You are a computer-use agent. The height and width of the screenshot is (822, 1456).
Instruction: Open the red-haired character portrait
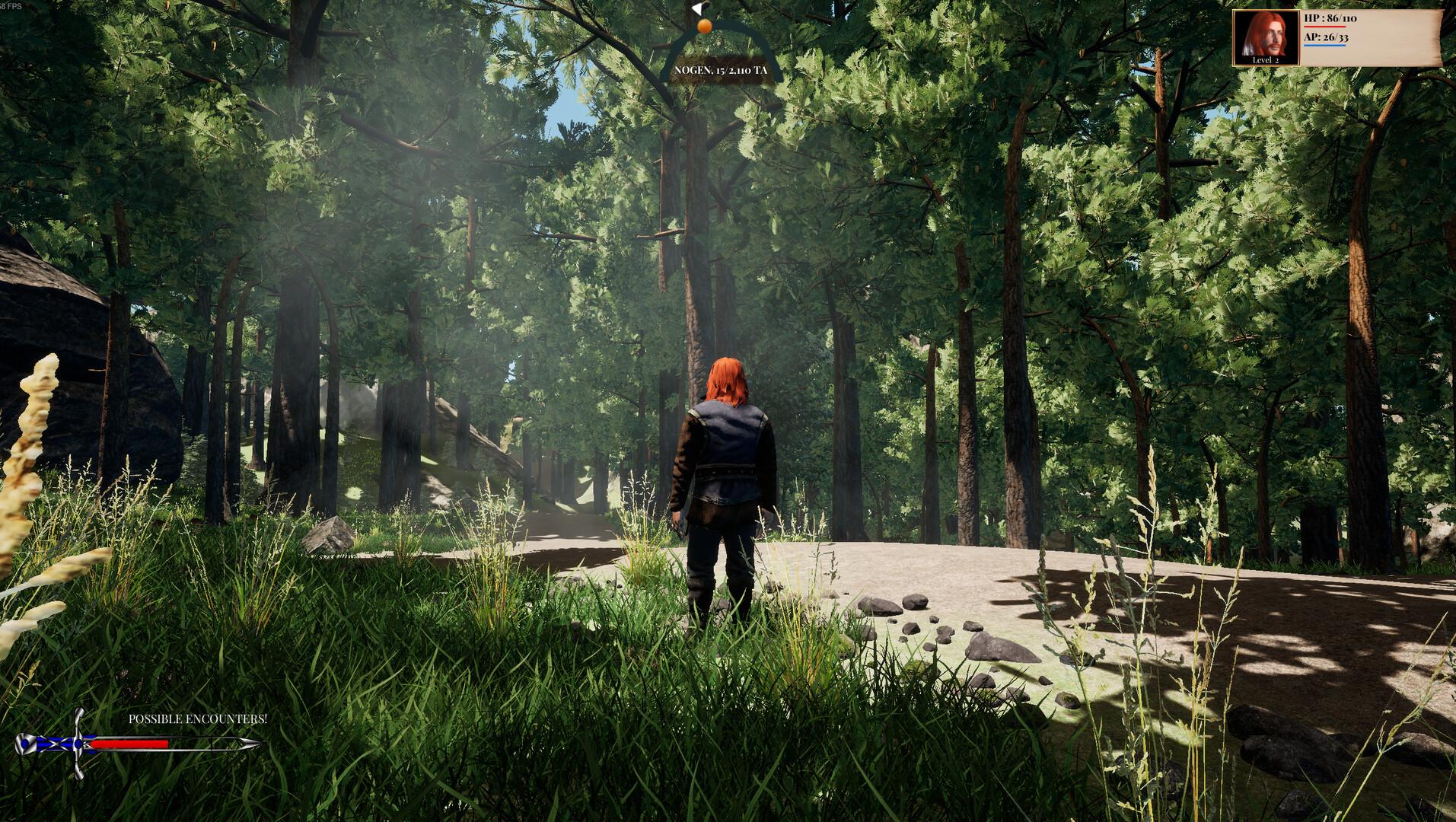1265,37
